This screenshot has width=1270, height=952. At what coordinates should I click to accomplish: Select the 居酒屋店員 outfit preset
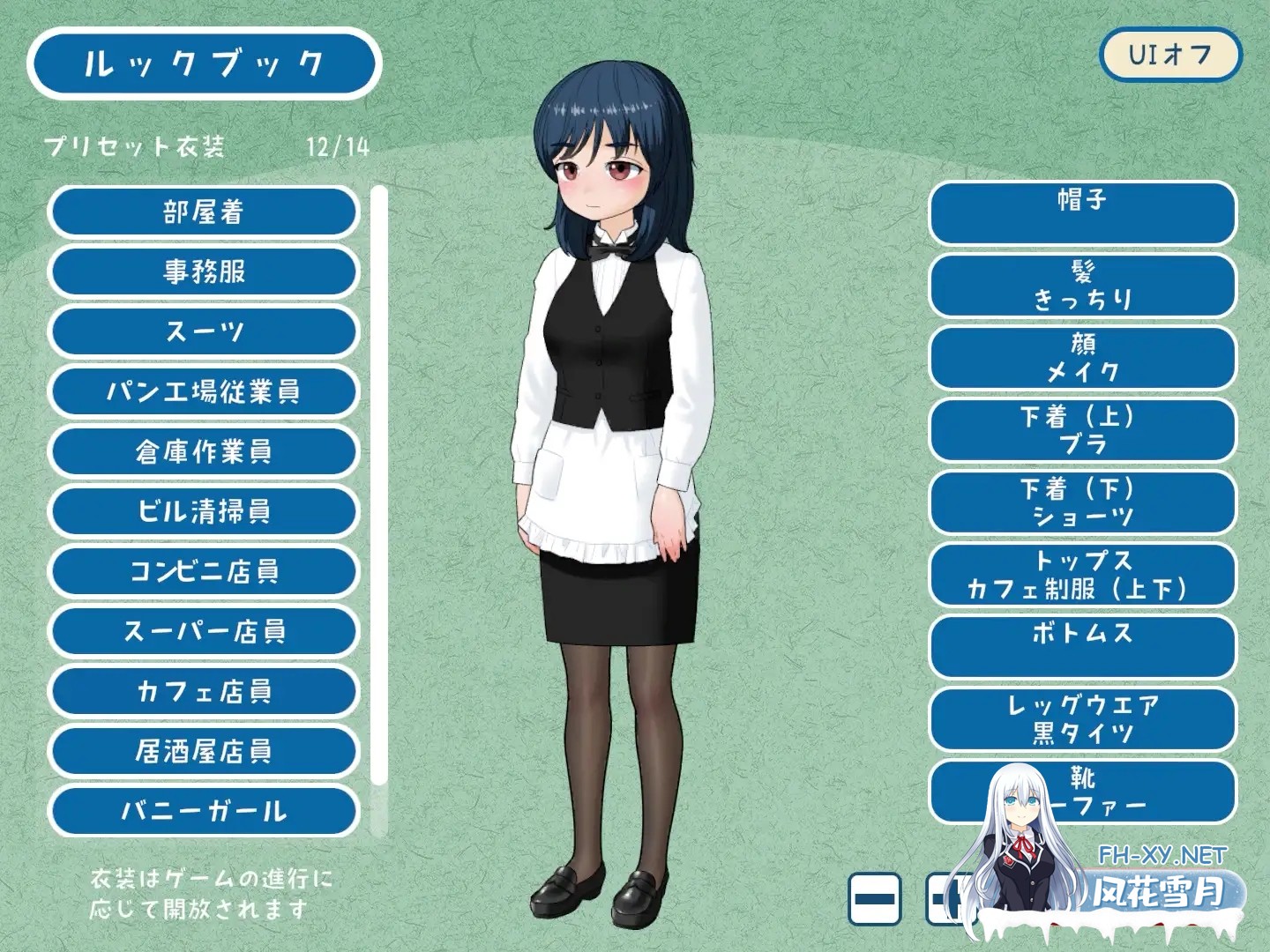(x=204, y=751)
